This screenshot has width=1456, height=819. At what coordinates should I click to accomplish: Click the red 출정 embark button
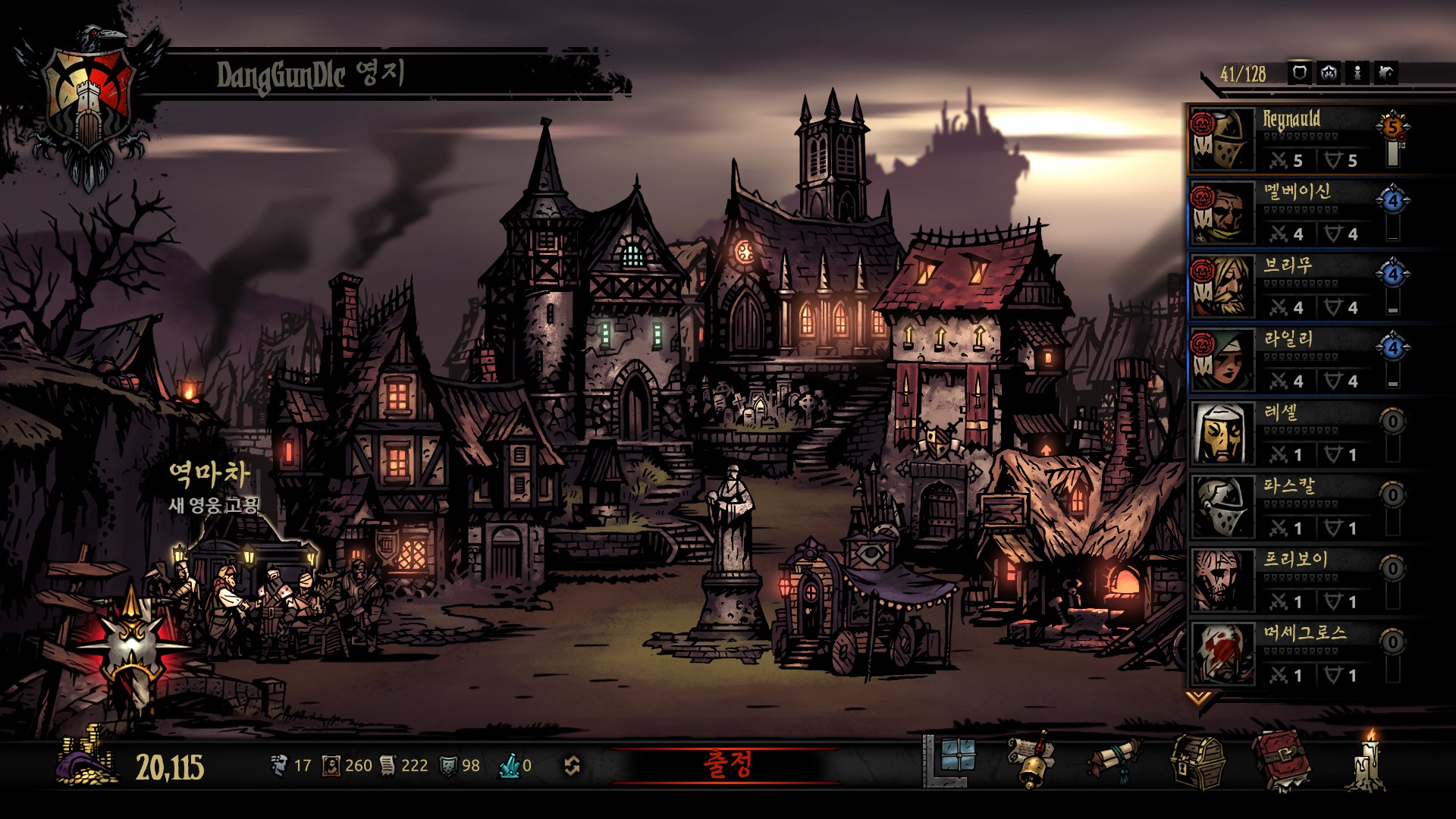click(x=726, y=765)
